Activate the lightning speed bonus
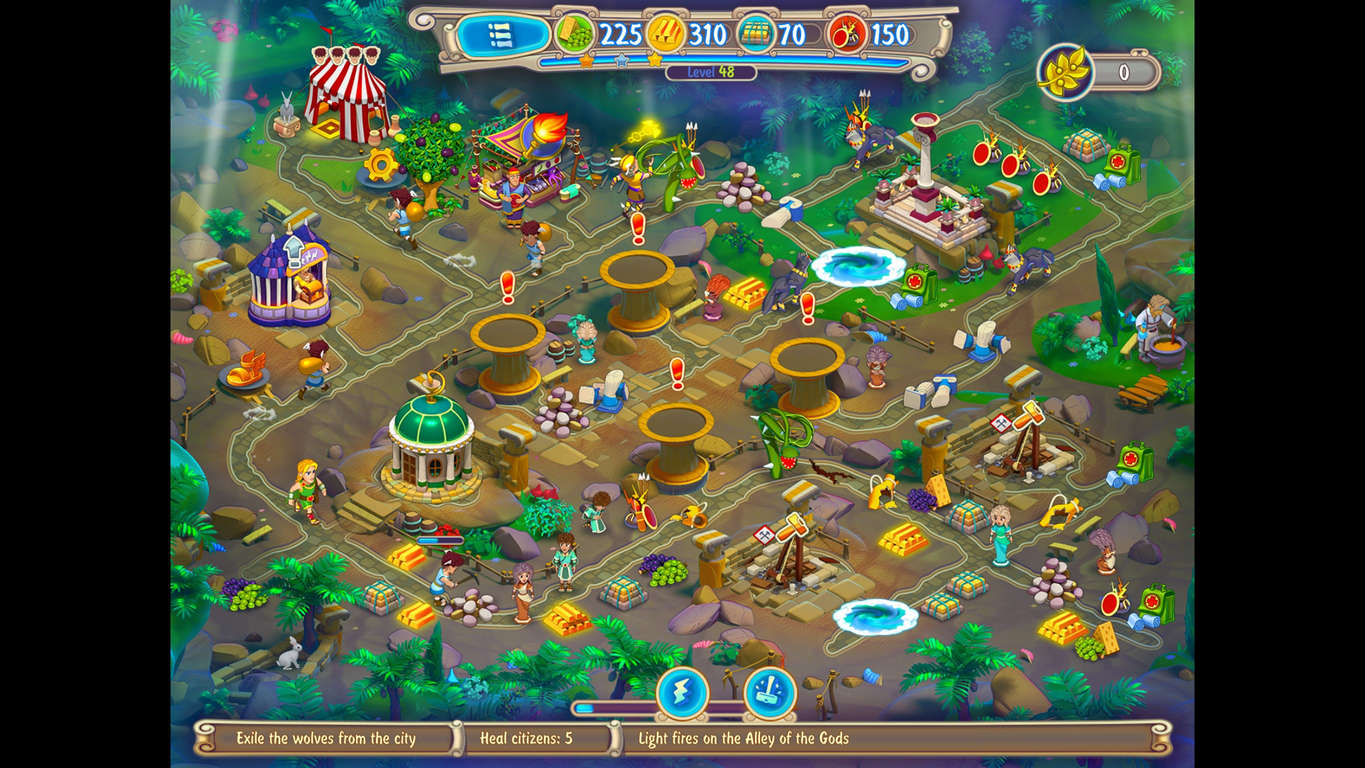Image resolution: width=1365 pixels, height=768 pixels. click(x=684, y=692)
